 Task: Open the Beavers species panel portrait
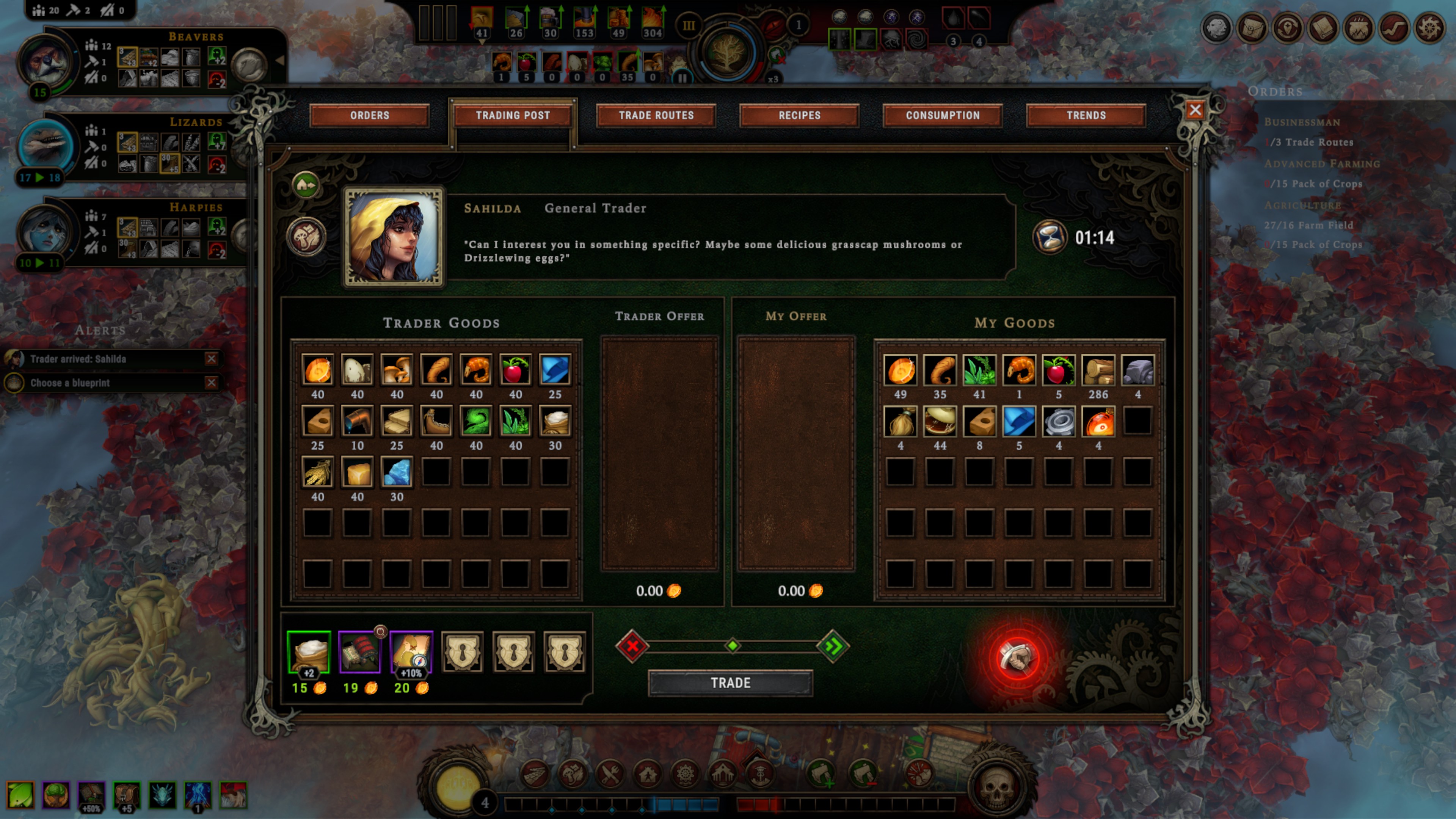point(46,62)
